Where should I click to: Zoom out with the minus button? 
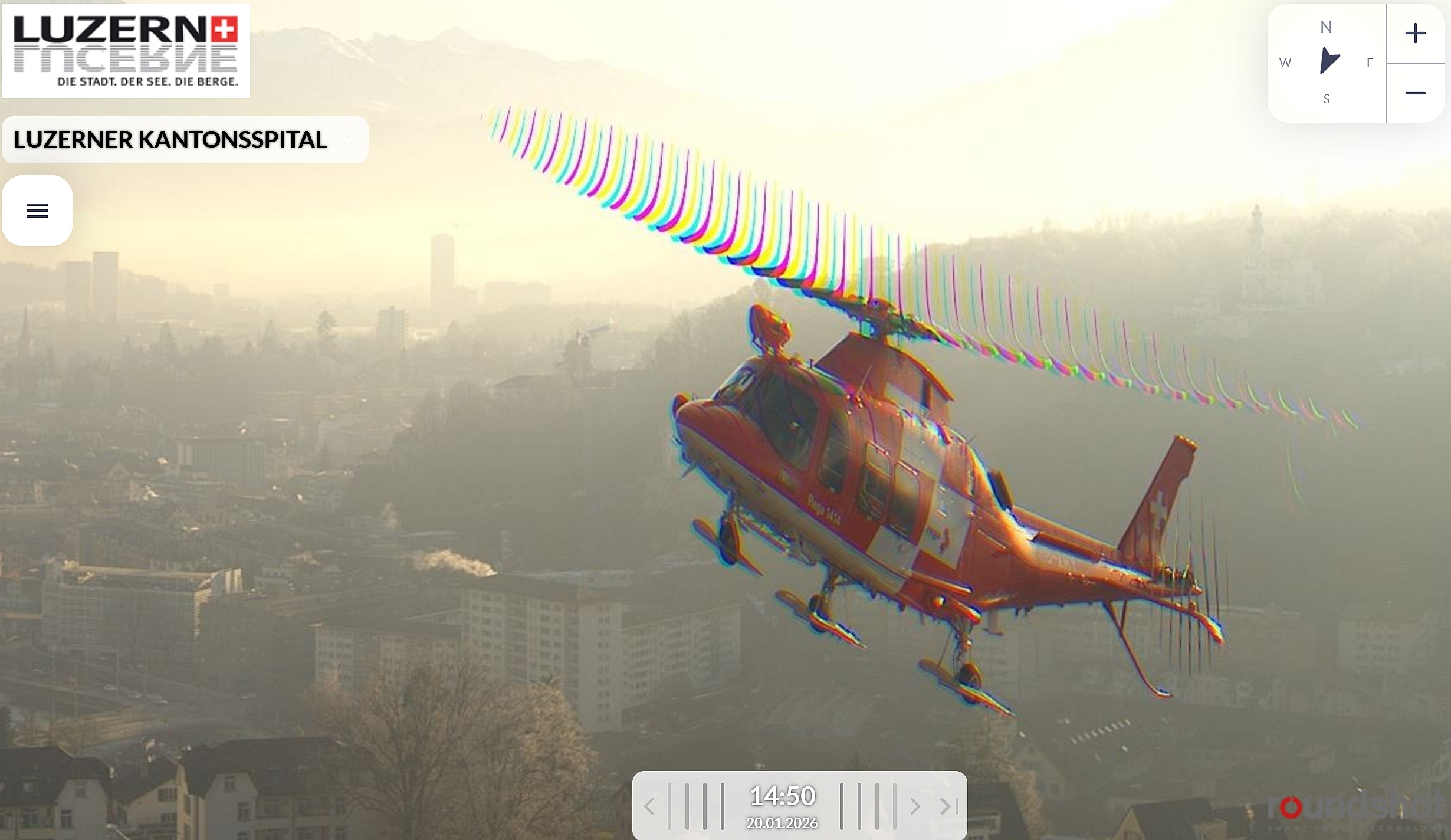point(1415,93)
